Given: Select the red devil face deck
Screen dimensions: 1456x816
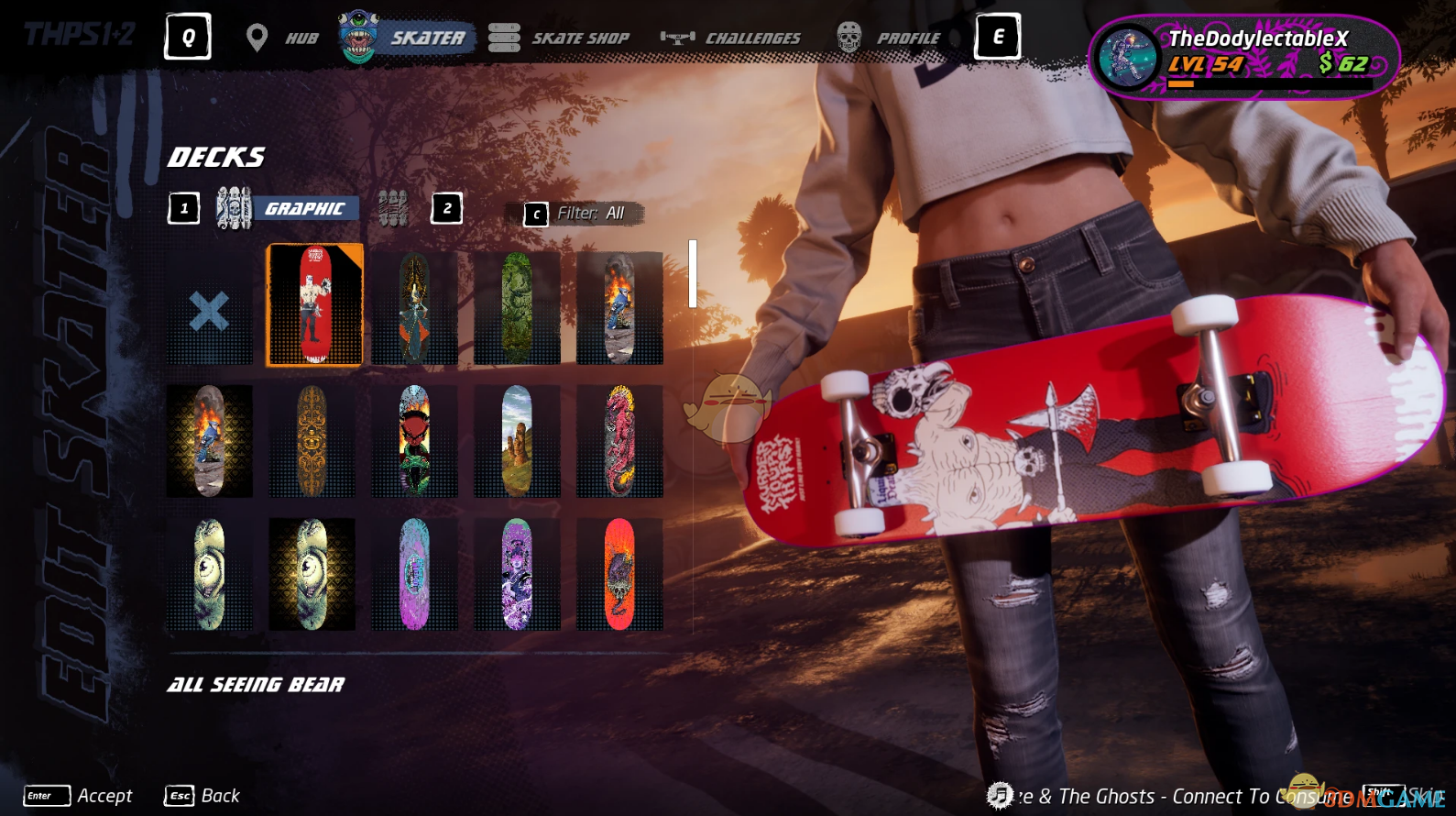Looking at the screenshot, I should (x=414, y=441).
